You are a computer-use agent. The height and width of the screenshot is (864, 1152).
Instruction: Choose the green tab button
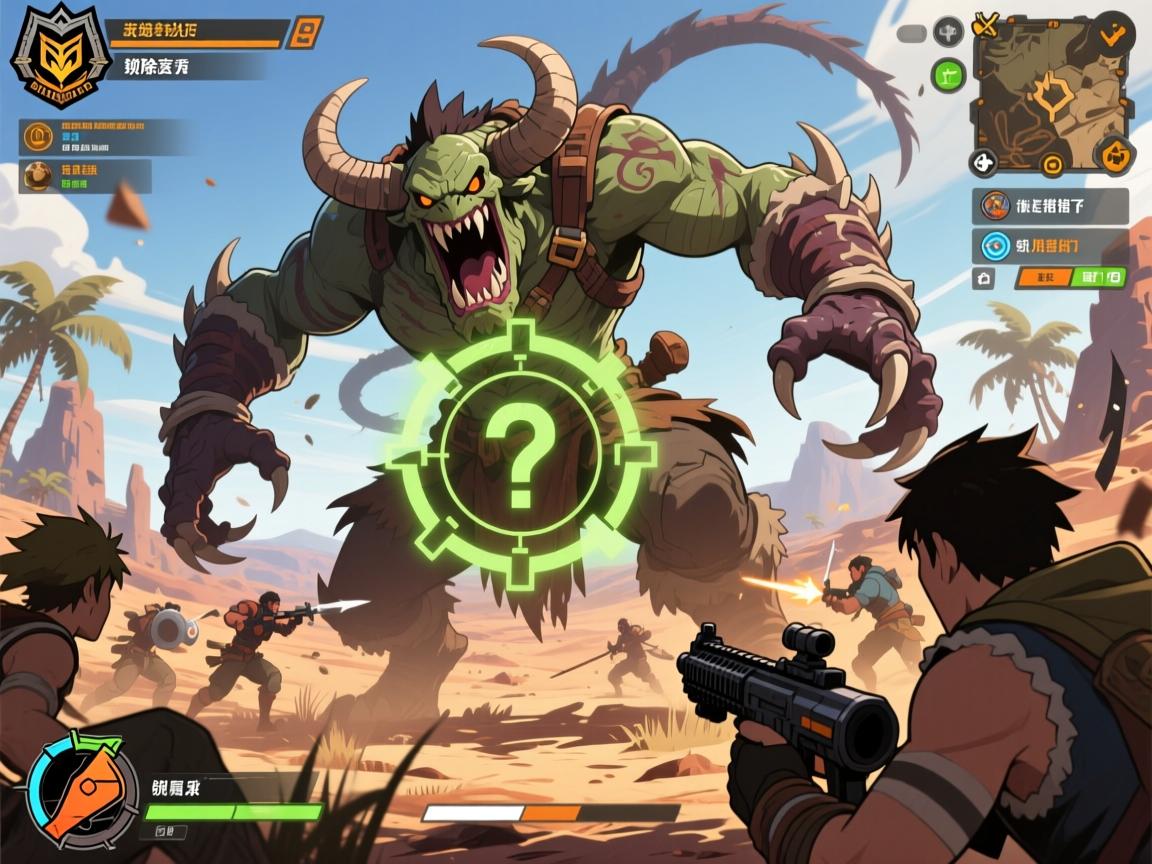(x=1099, y=277)
